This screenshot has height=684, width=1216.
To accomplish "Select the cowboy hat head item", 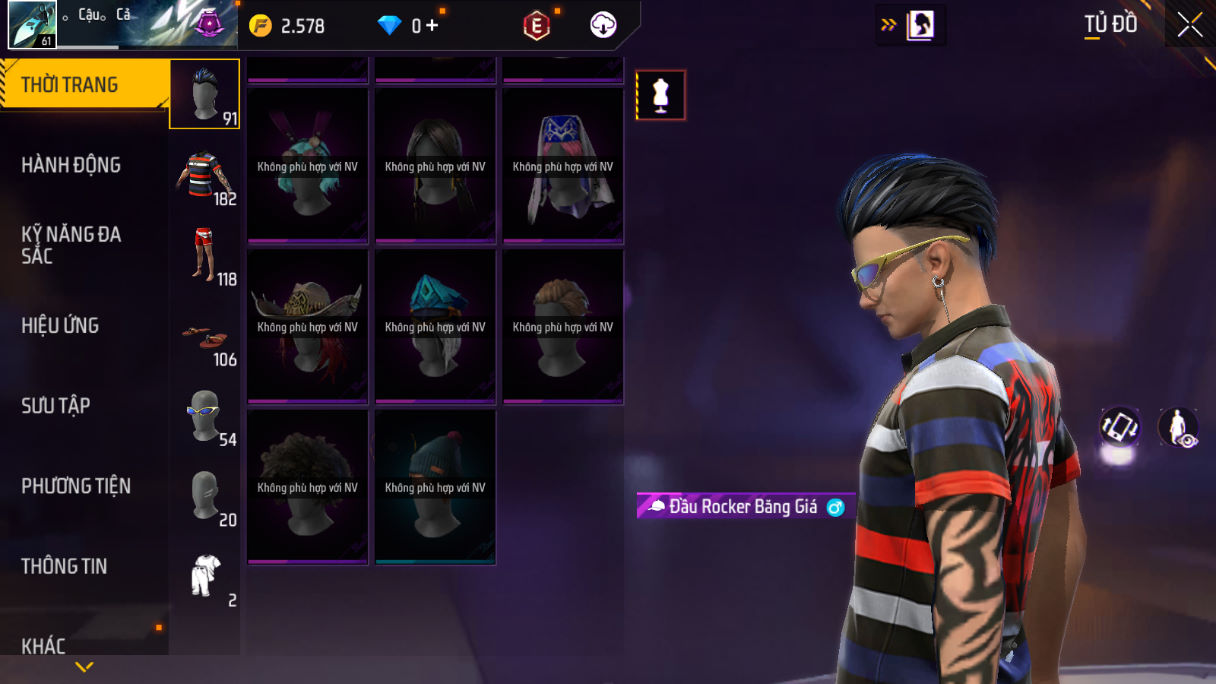I will tap(307, 326).
